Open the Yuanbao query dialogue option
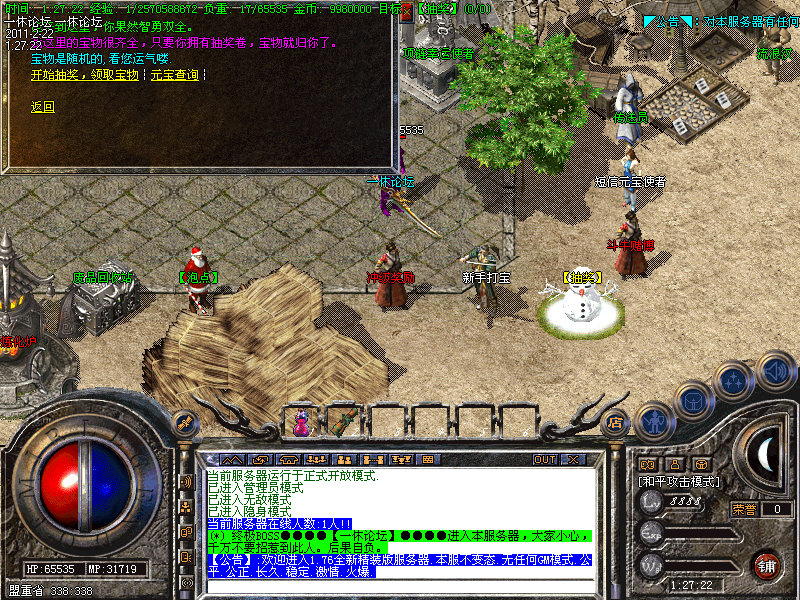This screenshot has width=800, height=600. (173, 75)
